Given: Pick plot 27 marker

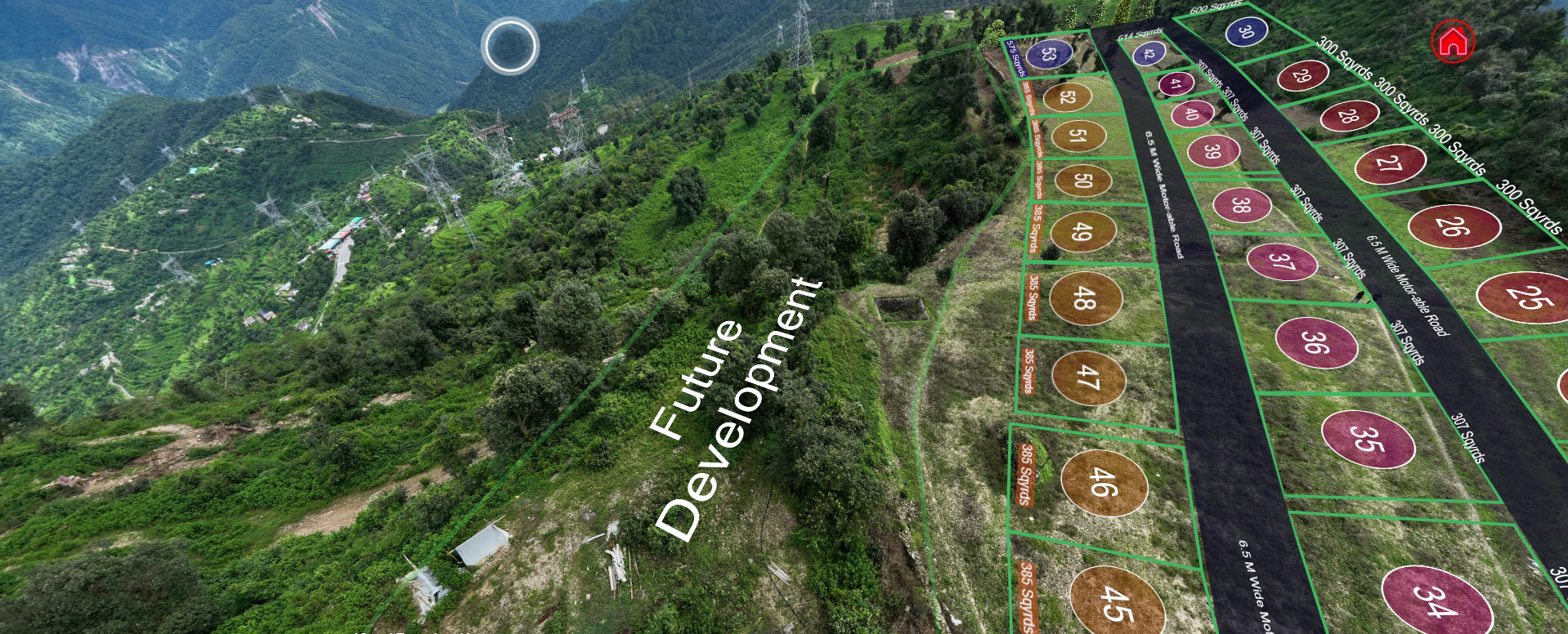Looking at the screenshot, I should click(1390, 164).
